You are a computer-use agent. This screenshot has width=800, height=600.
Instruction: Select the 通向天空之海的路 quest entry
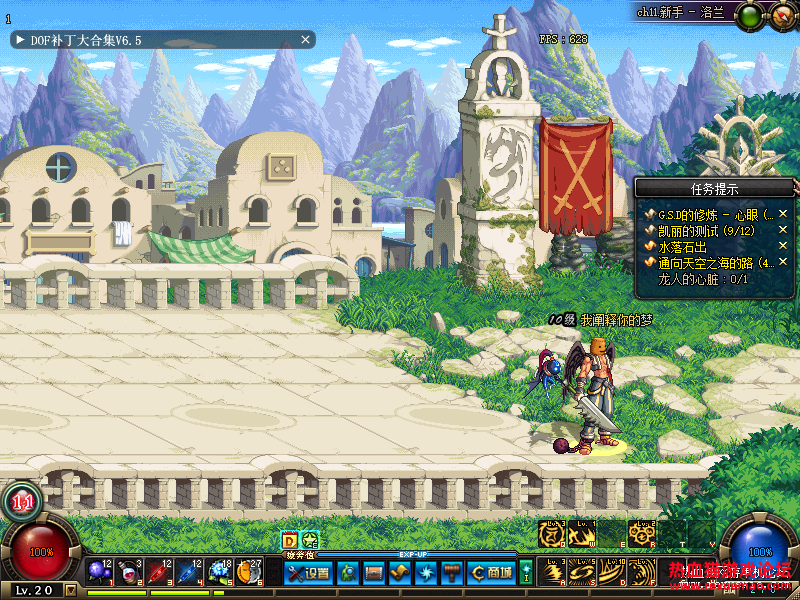(x=715, y=263)
